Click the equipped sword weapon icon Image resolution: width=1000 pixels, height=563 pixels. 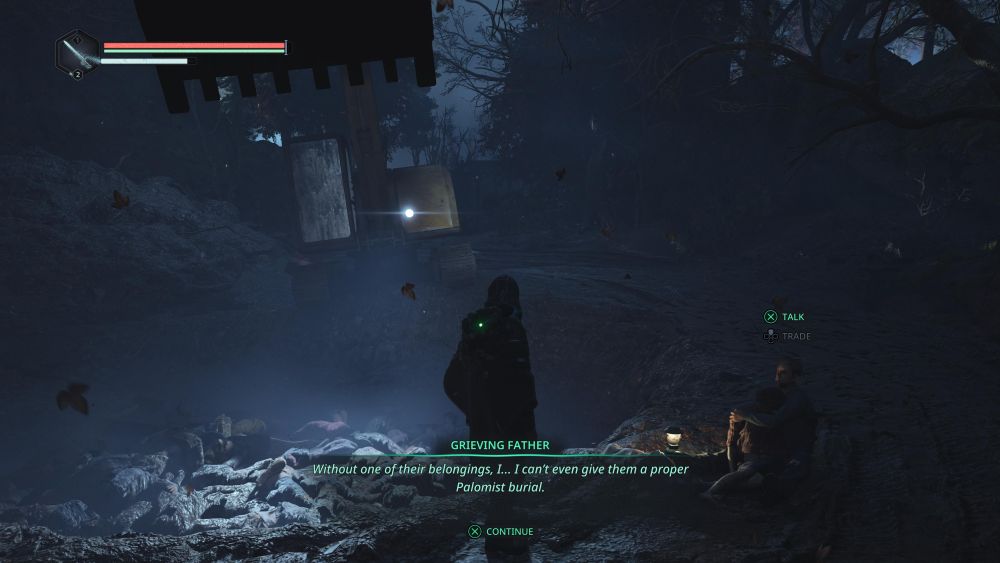click(x=76, y=52)
